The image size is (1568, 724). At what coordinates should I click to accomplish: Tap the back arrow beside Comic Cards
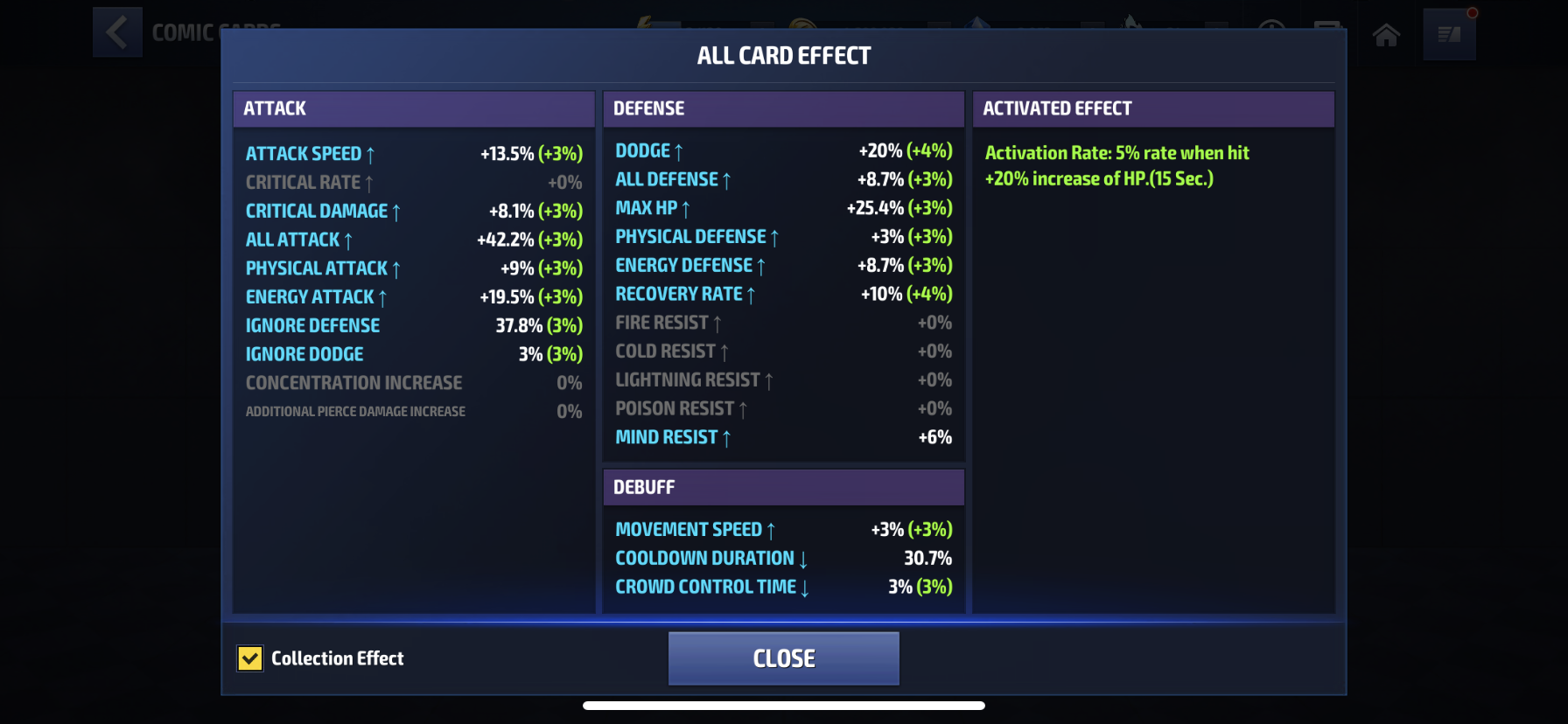pos(117,31)
